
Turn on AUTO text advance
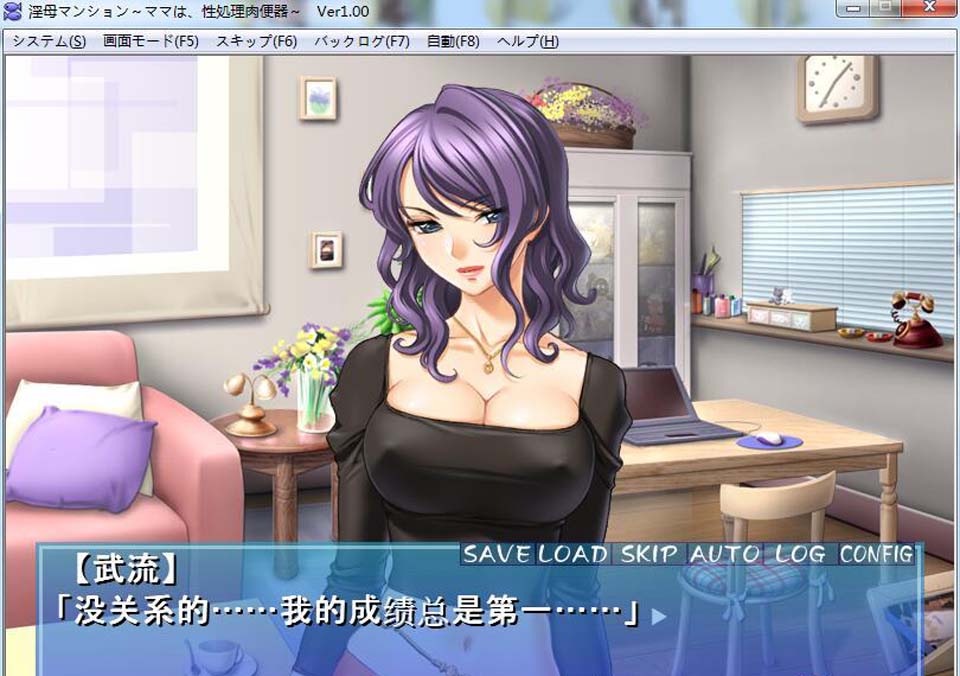point(725,554)
